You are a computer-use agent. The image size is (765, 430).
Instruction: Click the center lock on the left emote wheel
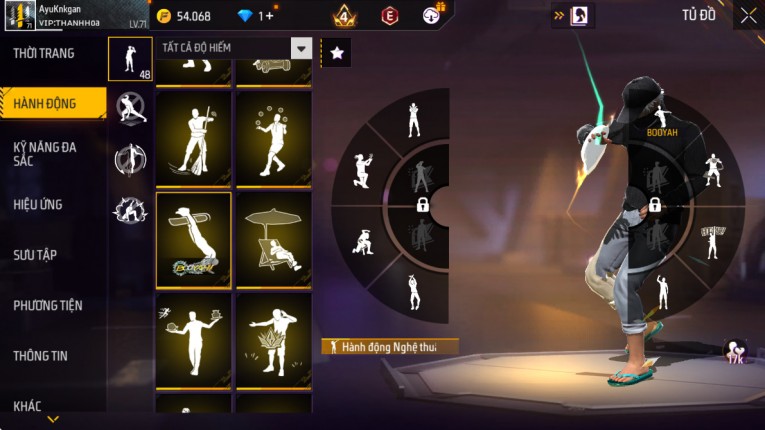coord(423,205)
